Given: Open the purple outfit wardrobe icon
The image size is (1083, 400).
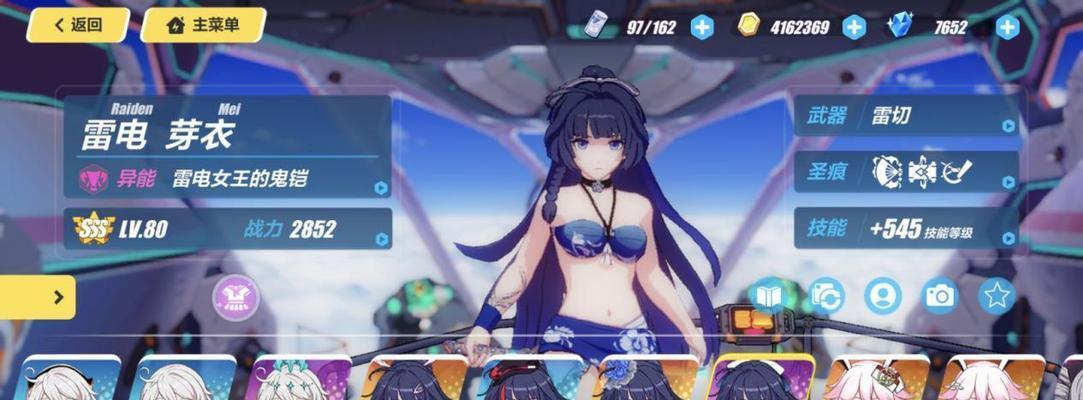Looking at the screenshot, I should point(236,297).
